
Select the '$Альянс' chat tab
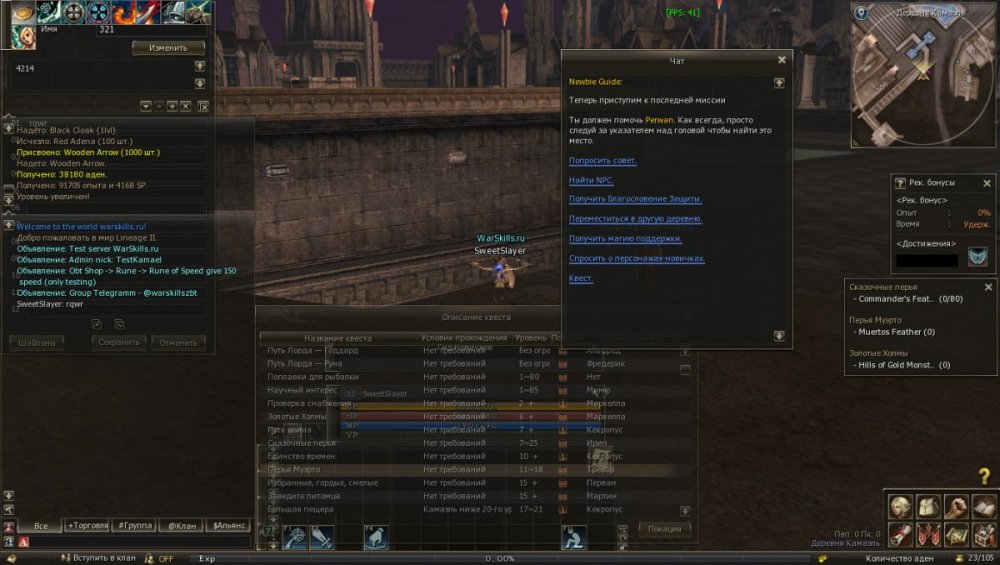[225, 525]
